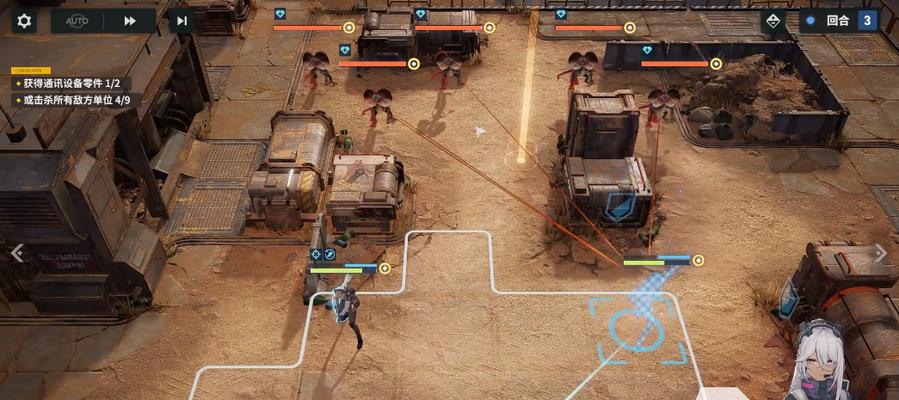
Task: Click the skip-to-end turn button
Action: pos(181,20)
